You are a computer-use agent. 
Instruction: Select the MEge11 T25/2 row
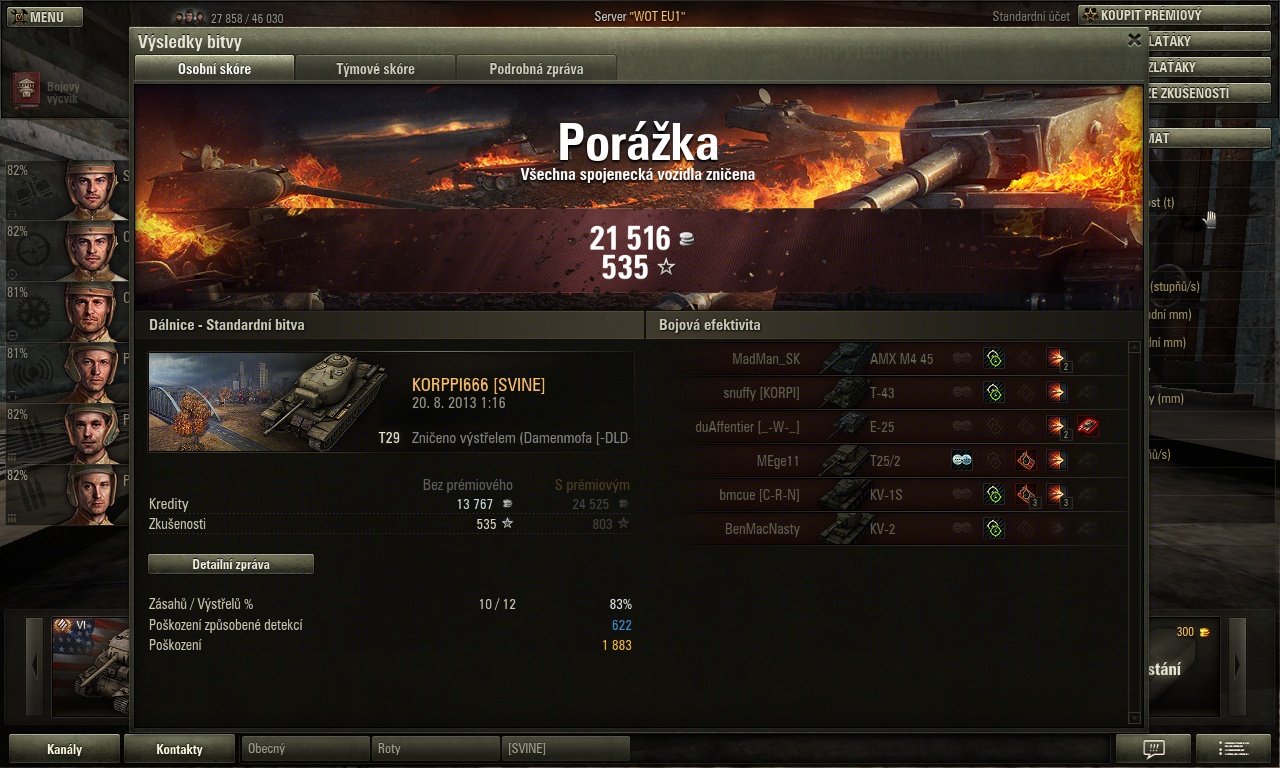click(x=890, y=461)
